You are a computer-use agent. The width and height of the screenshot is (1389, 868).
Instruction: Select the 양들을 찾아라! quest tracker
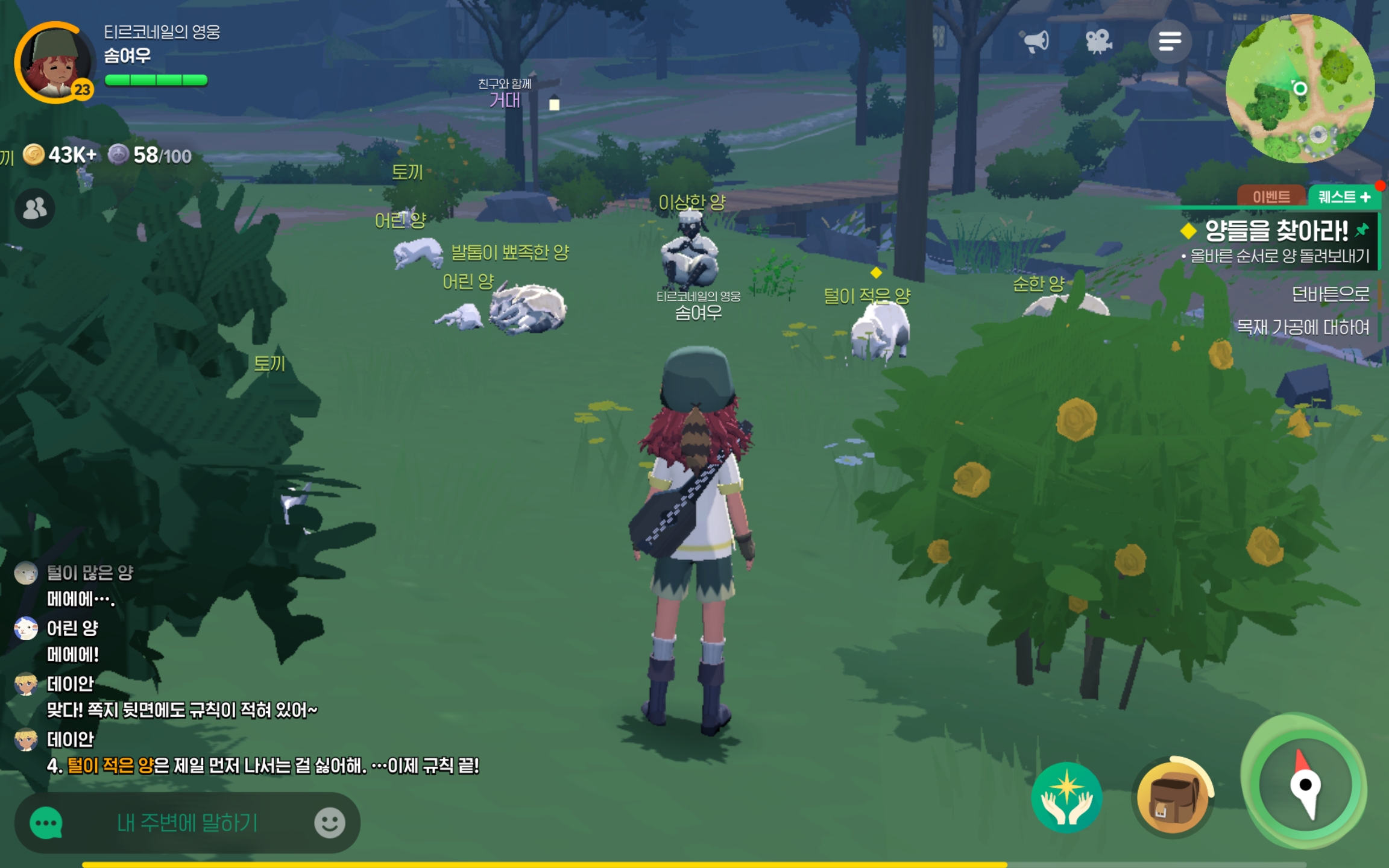click(1276, 231)
